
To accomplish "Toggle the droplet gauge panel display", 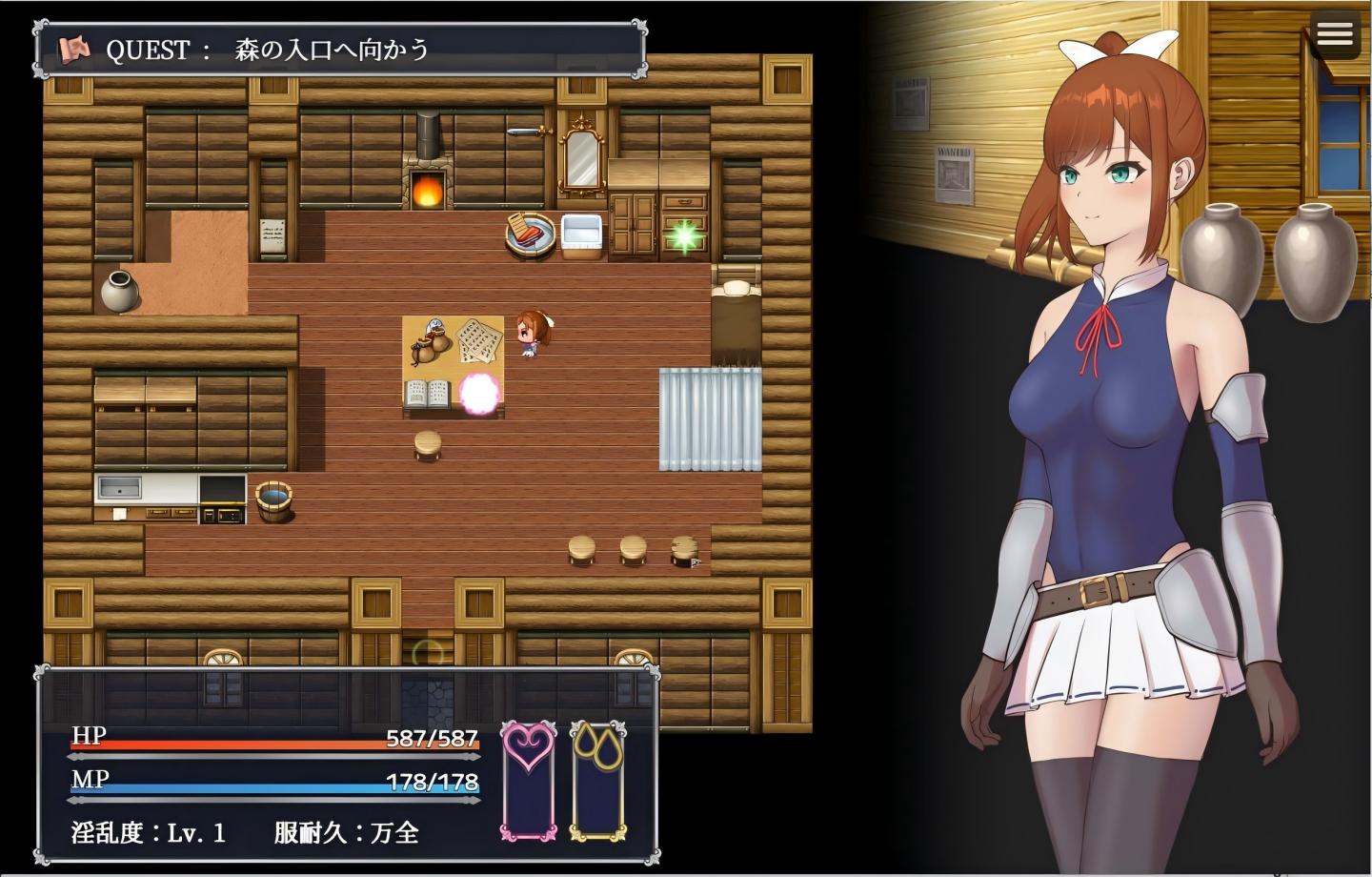I will 597,784.
